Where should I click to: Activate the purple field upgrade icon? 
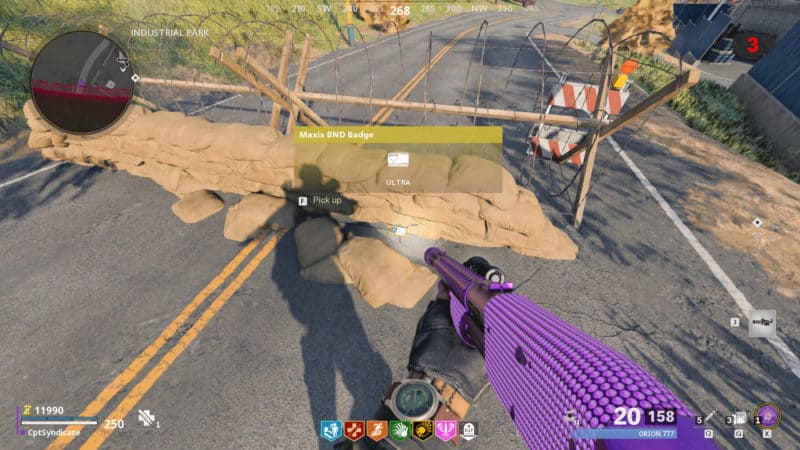[x=768, y=415]
